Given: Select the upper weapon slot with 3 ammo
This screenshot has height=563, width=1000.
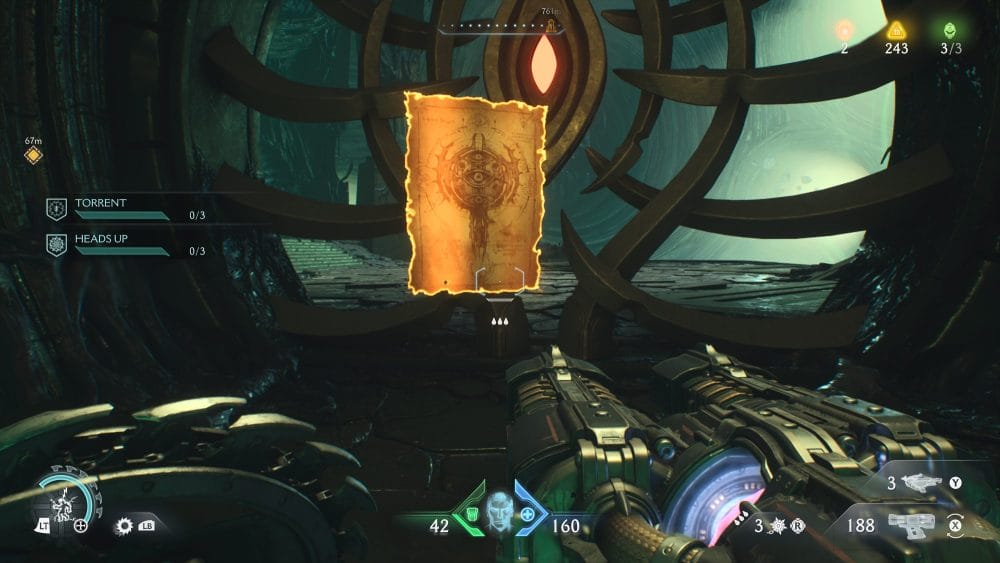Looking at the screenshot, I should click(x=921, y=483).
